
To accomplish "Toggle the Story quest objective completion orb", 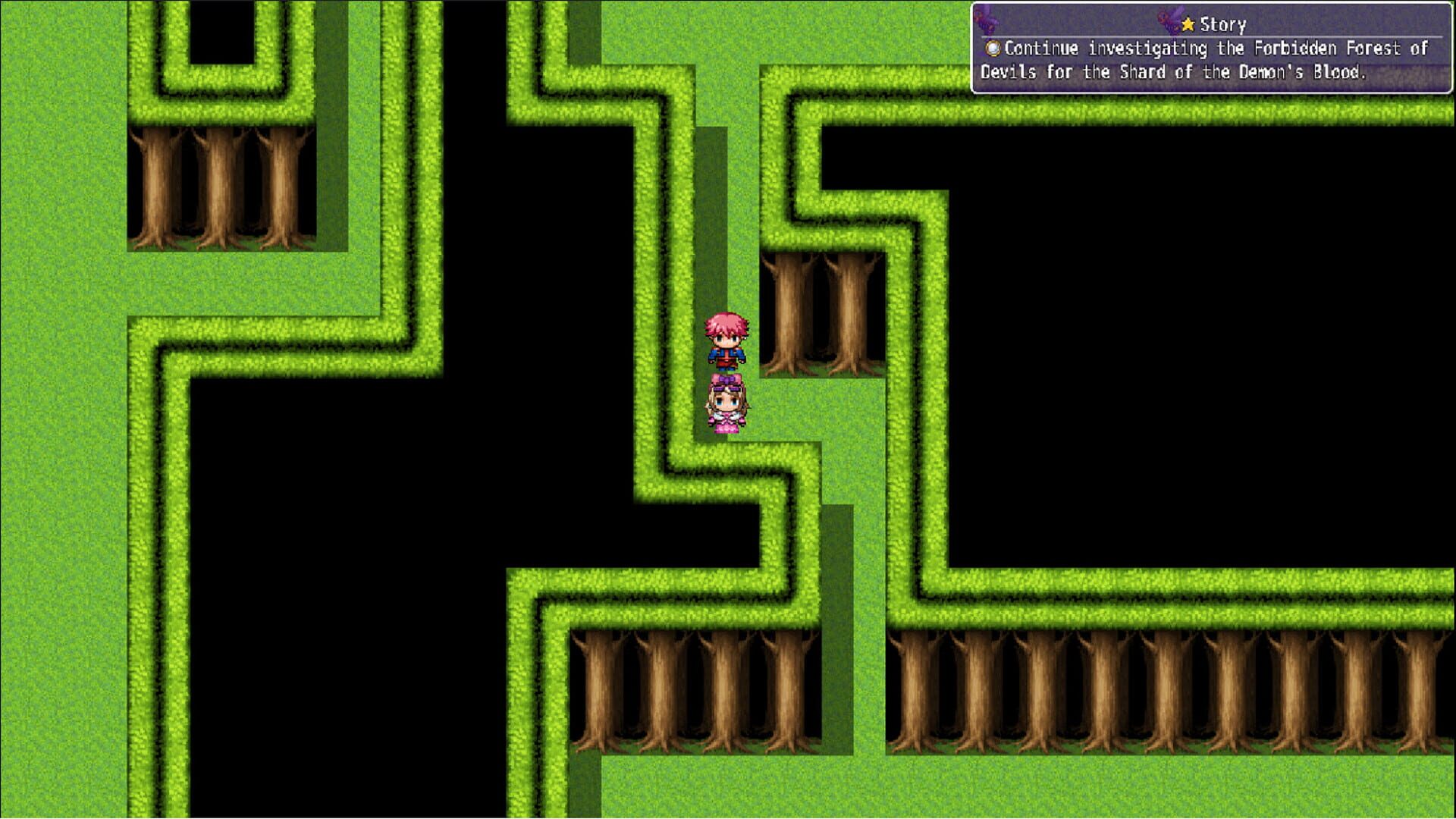I will (x=992, y=48).
